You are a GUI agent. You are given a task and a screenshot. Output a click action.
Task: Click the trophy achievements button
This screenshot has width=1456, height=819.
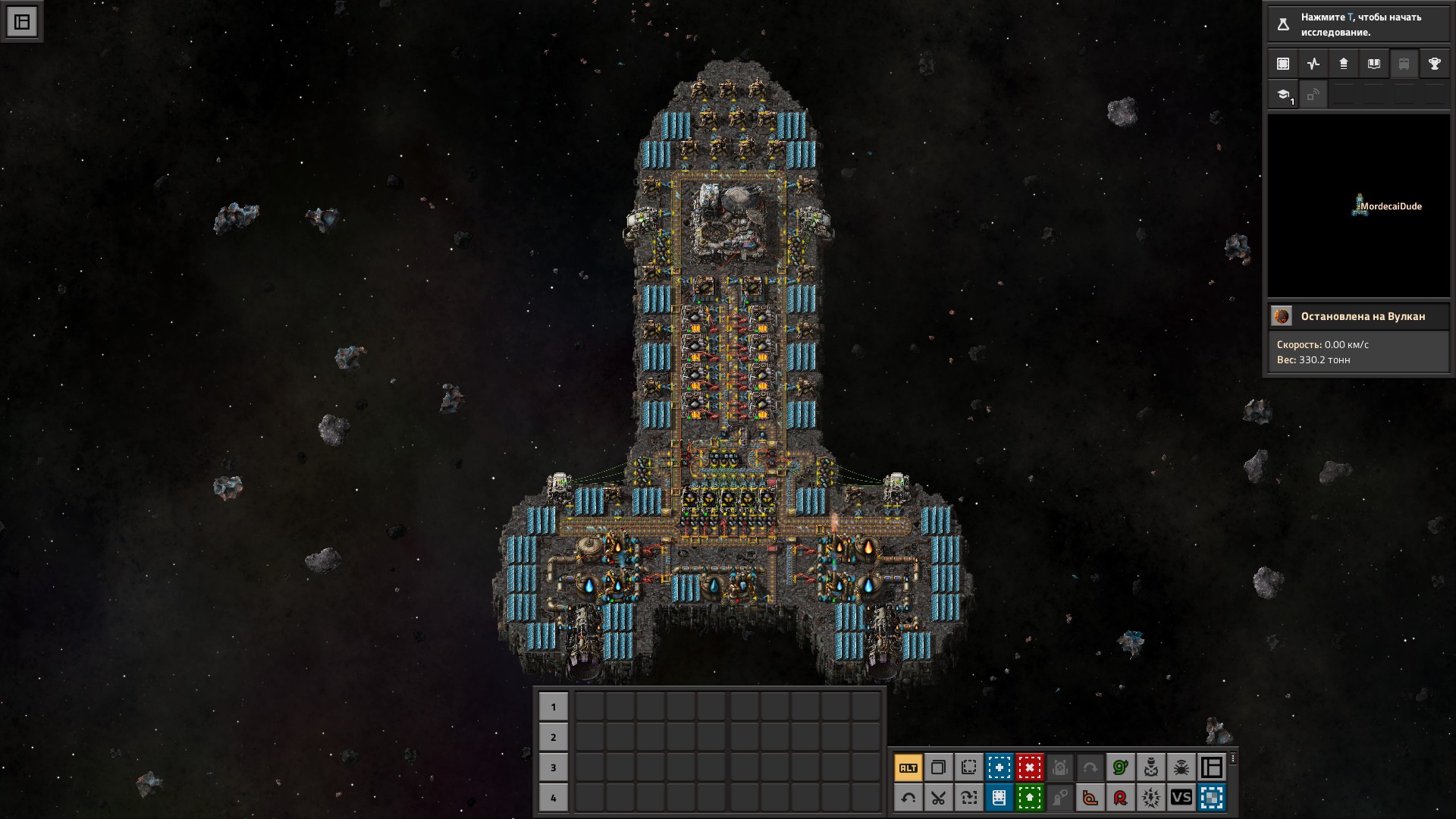(1434, 64)
